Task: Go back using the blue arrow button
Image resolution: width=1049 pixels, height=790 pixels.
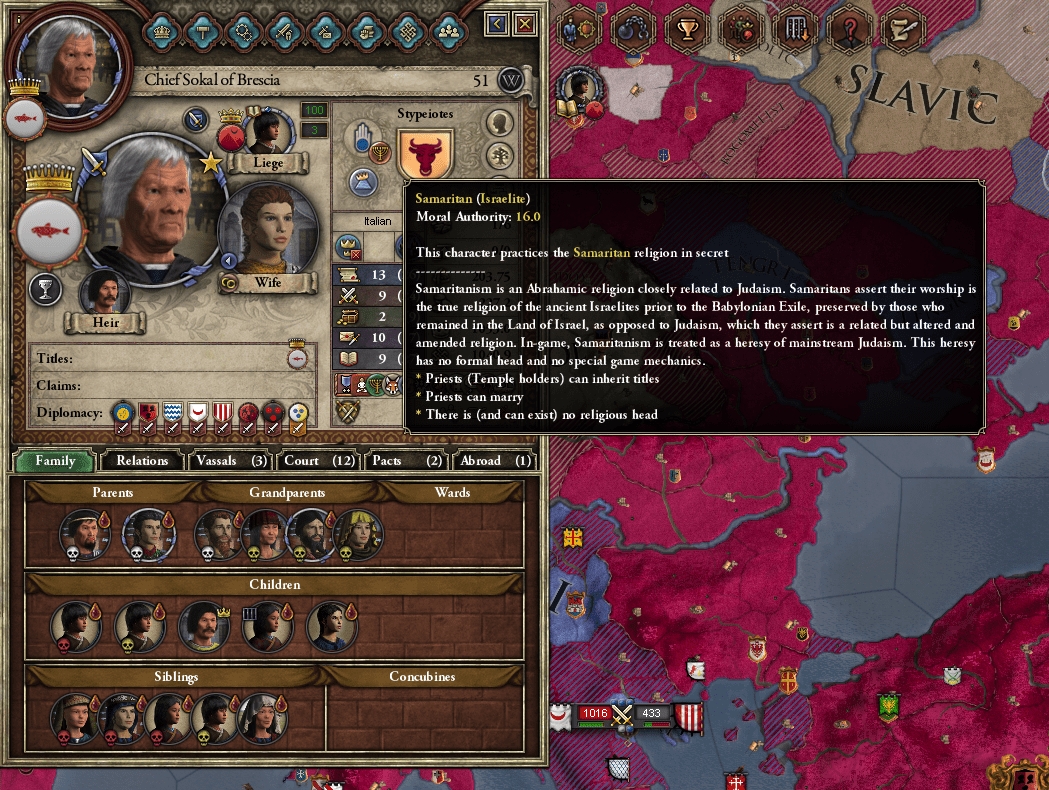Action: 497,23
